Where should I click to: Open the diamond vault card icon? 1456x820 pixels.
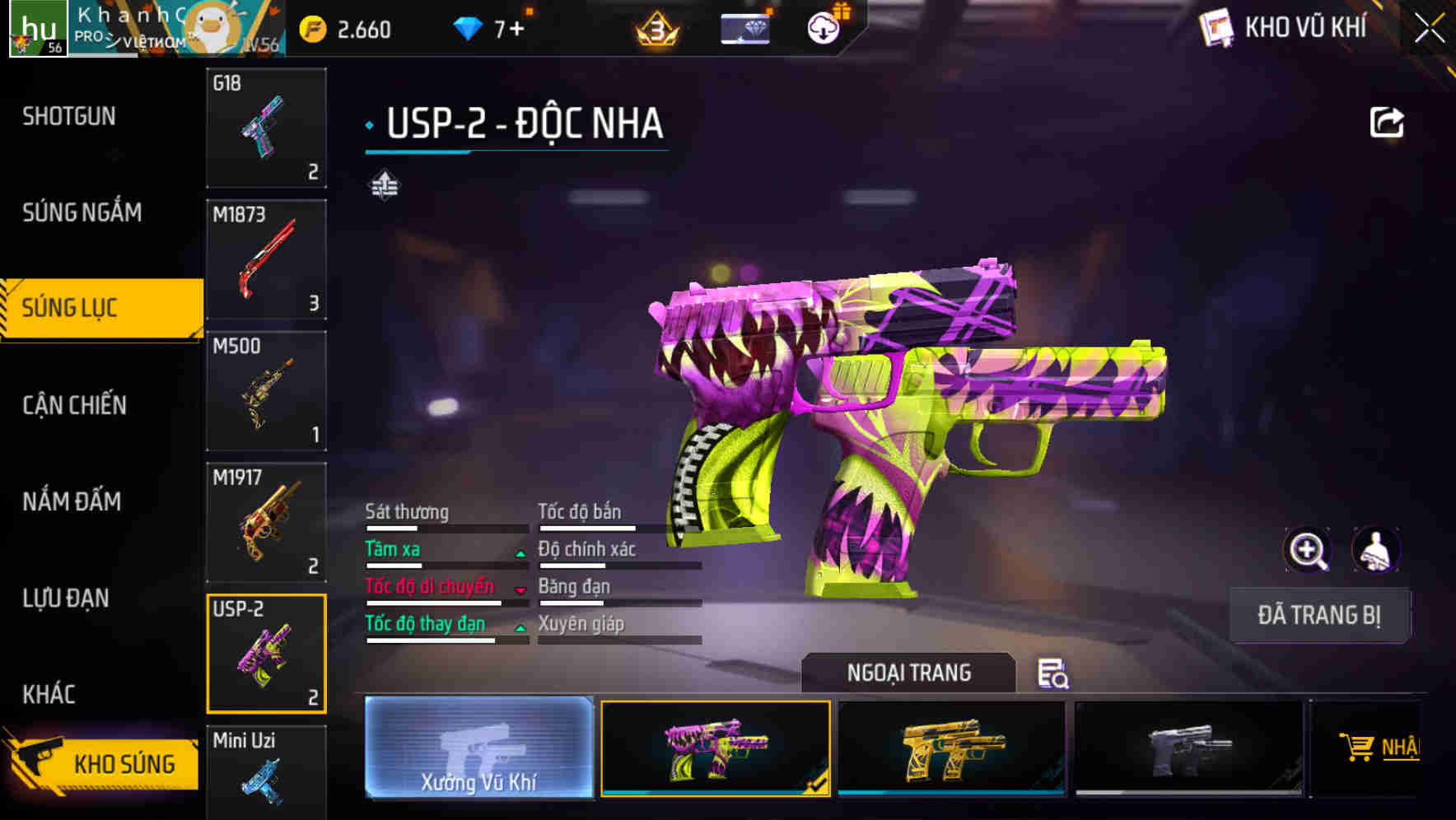[745, 27]
